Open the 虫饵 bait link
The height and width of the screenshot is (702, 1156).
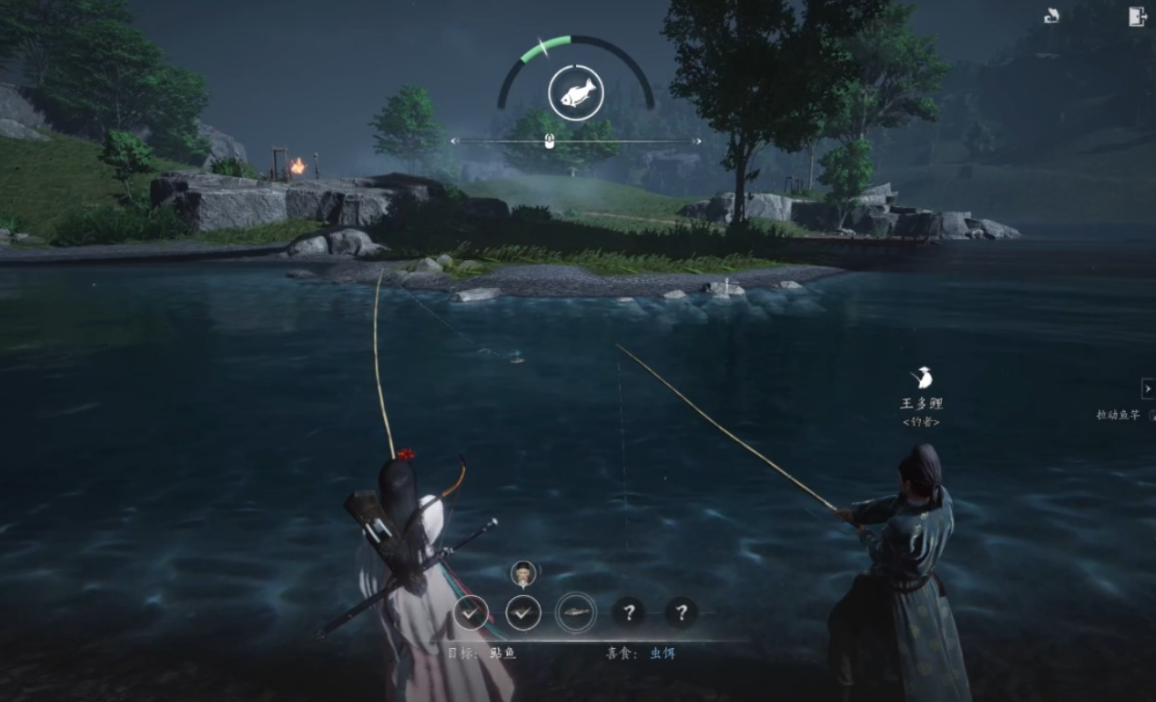(x=663, y=653)
